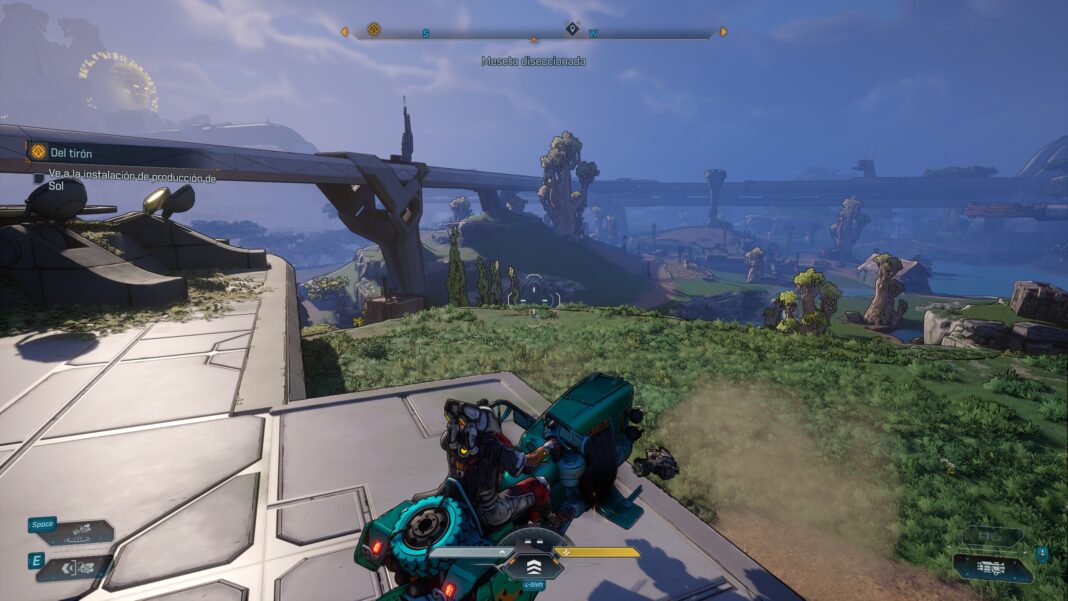This screenshot has width=1068, height=601.
Task: Click the quest objective checkbox
Action: tap(38, 178)
